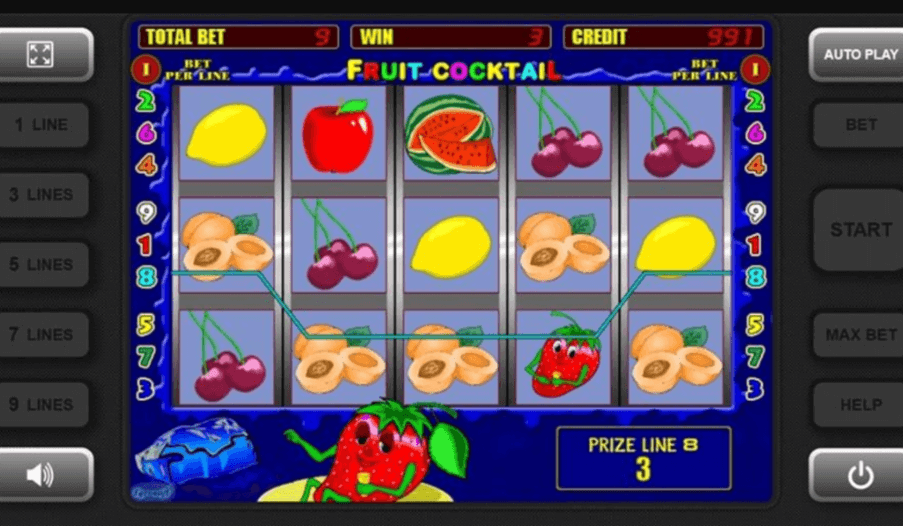
Task: Exit the game with the power button
Action: [859, 475]
